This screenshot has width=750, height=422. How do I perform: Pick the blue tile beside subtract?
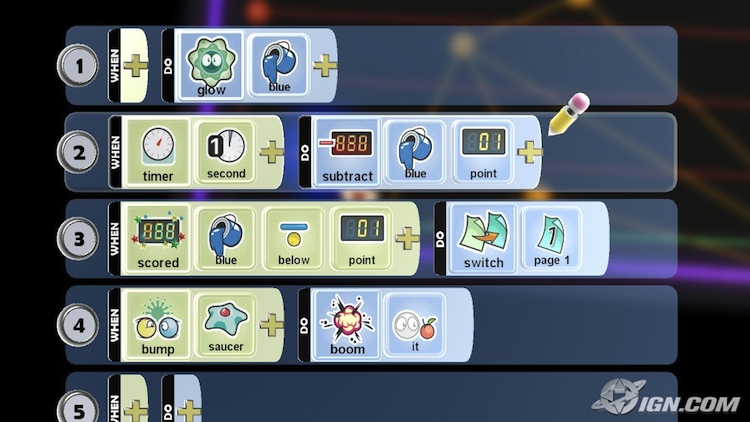point(414,152)
